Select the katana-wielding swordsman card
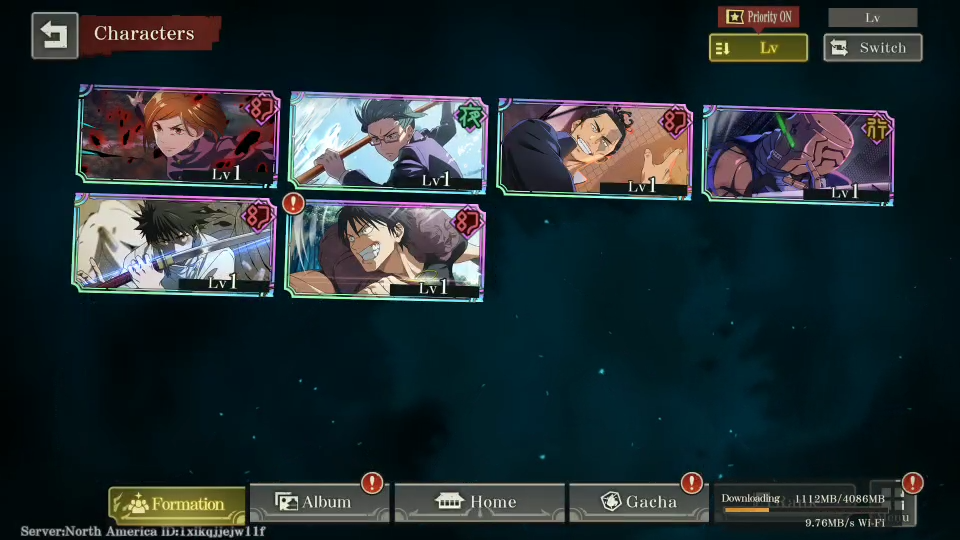This screenshot has height=540, width=960. [x=175, y=245]
